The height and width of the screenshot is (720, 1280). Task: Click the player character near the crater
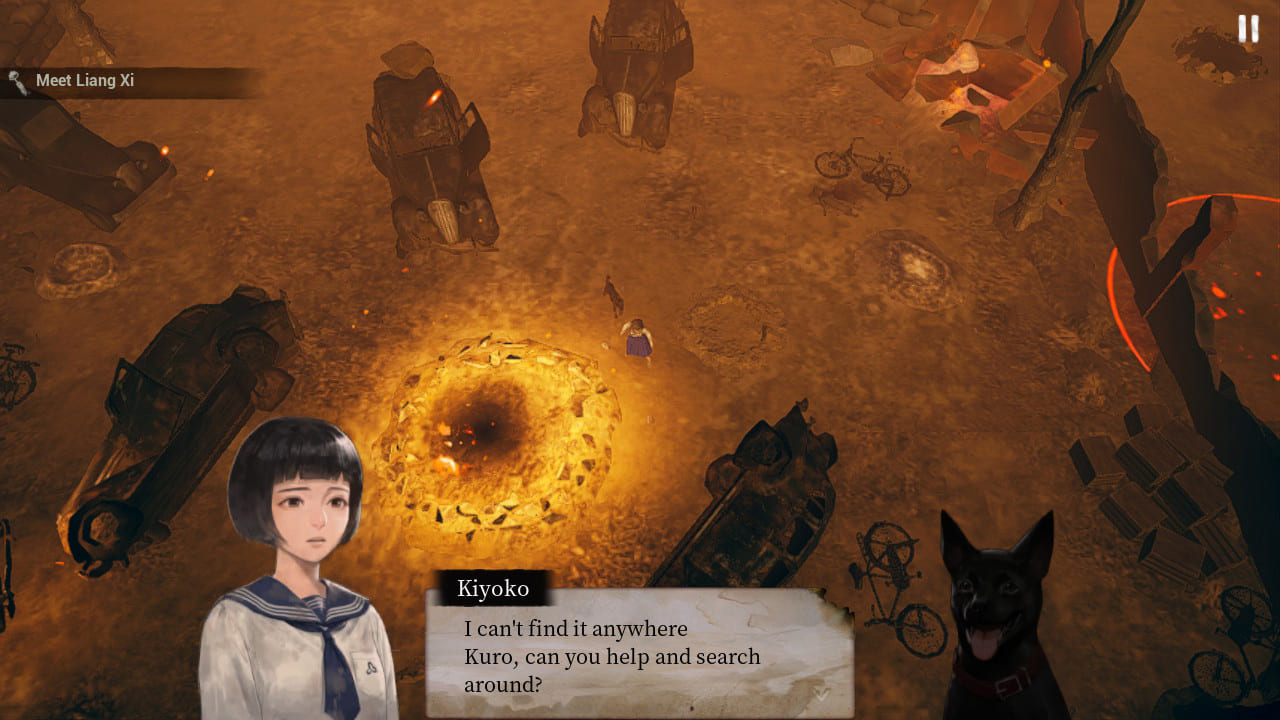[x=639, y=340]
